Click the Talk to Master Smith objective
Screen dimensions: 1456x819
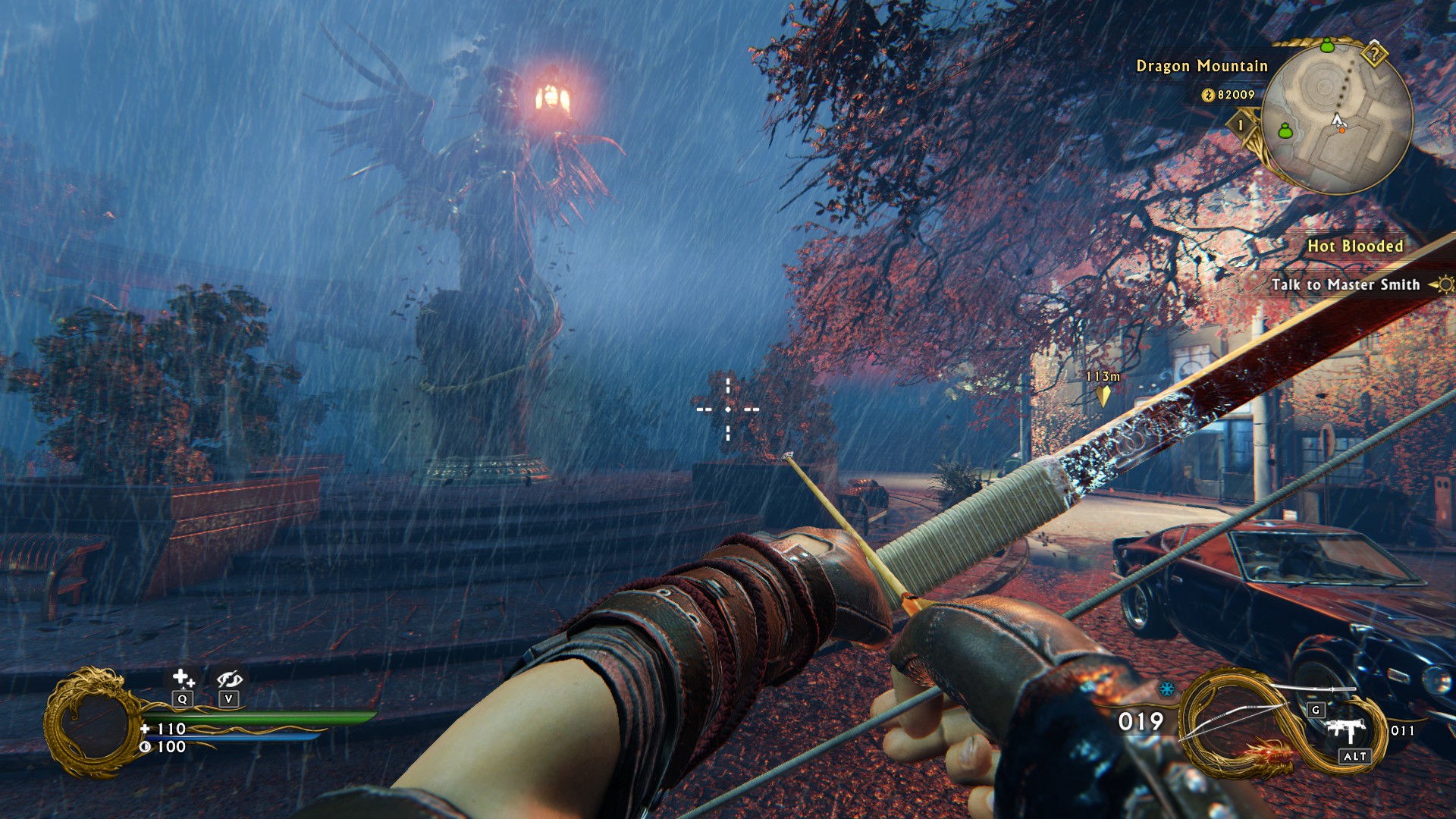pos(1345,284)
